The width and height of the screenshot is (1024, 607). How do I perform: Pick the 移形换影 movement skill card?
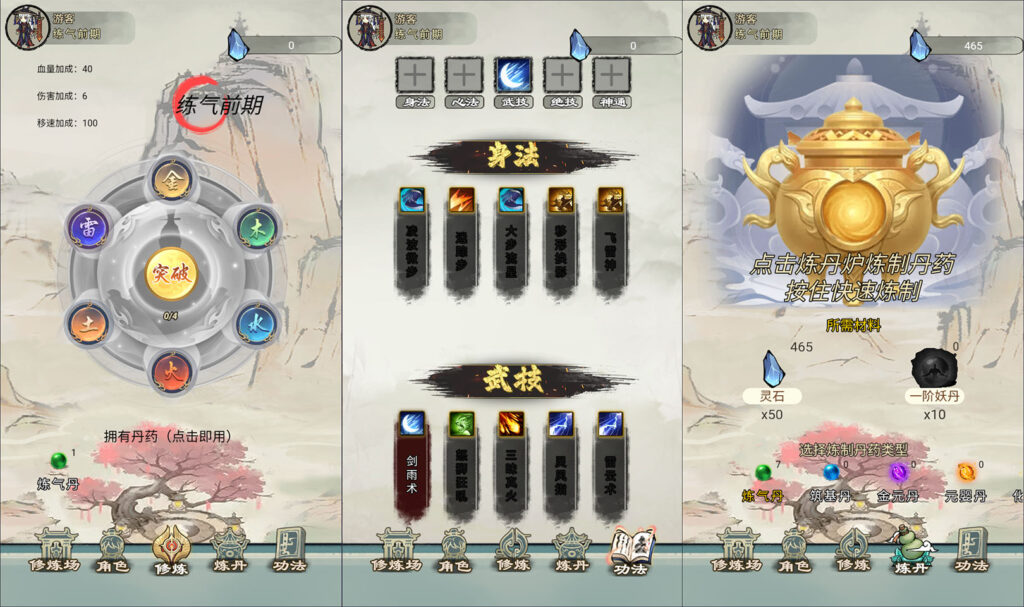[561, 243]
